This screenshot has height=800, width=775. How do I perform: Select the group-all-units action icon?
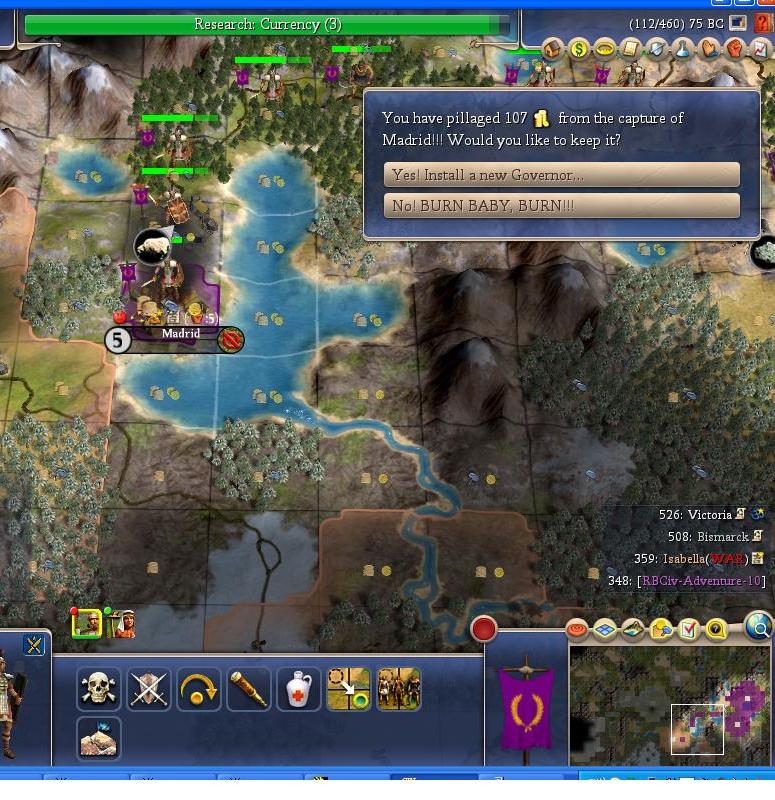(x=398, y=689)
